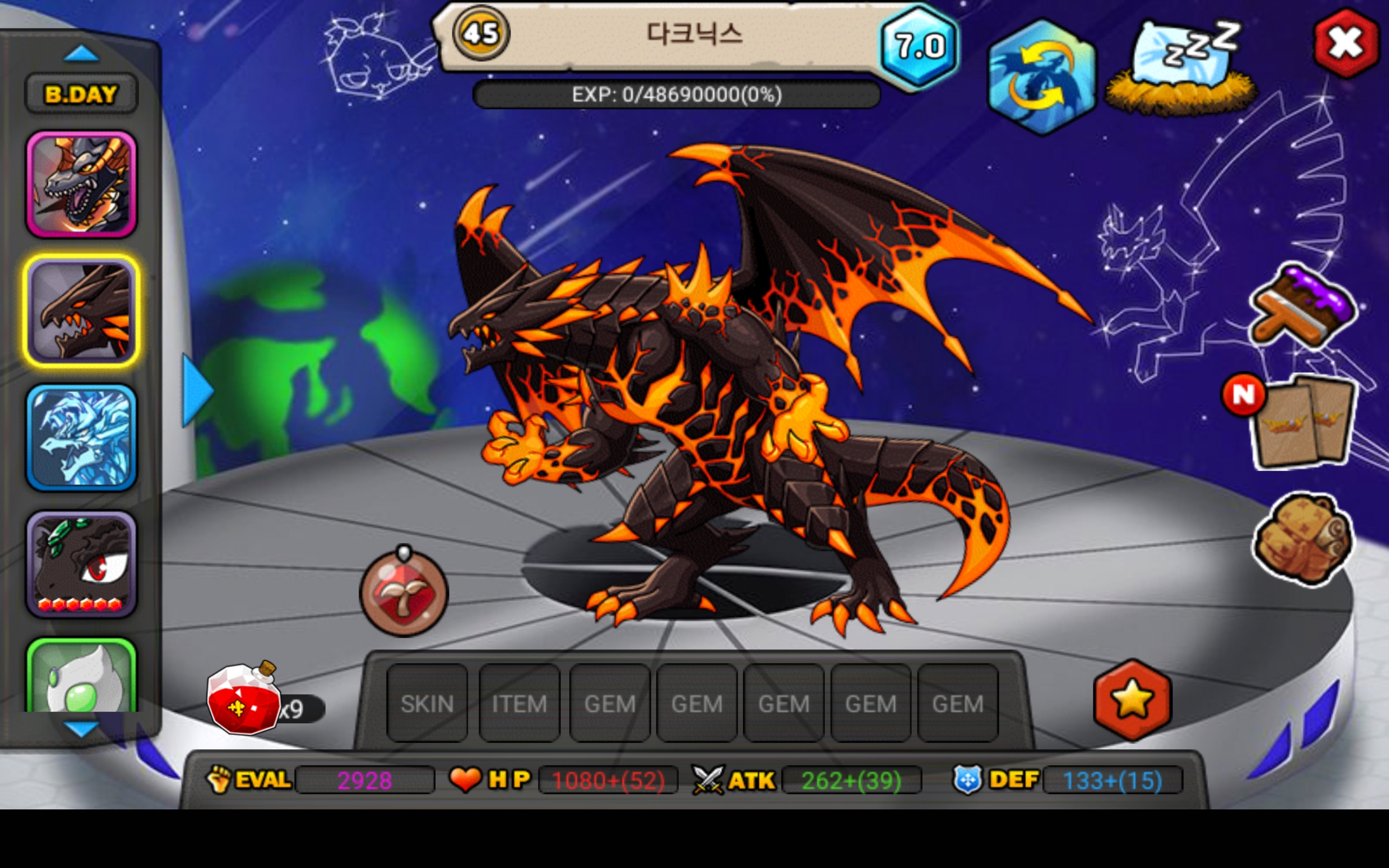Open the SKIN equipment slot
This screenshot has height=868, width=1389.
(x=427, y=703)
